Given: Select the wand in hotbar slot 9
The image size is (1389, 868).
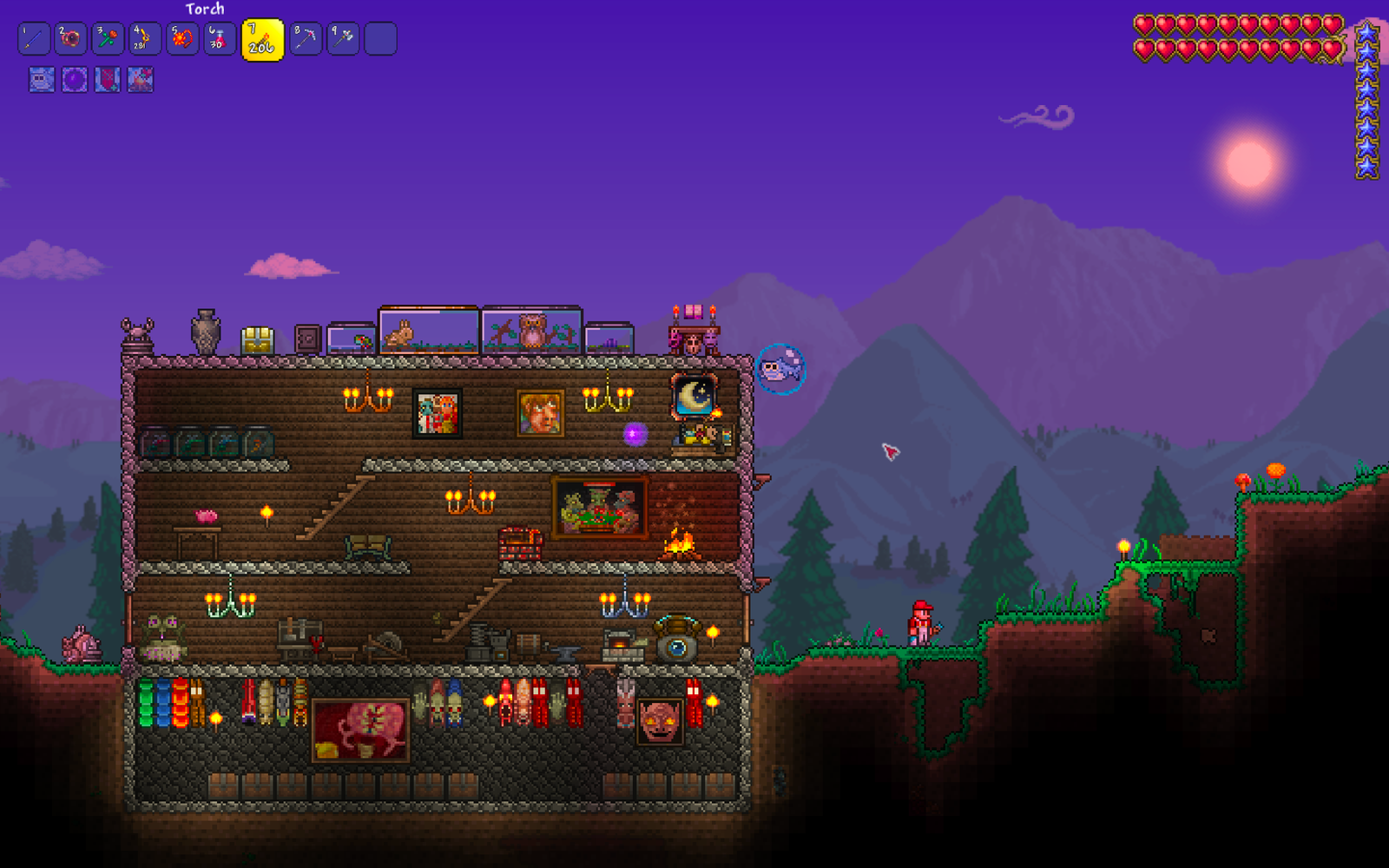Looking at the screenshot, I should (x=342, y=38).
